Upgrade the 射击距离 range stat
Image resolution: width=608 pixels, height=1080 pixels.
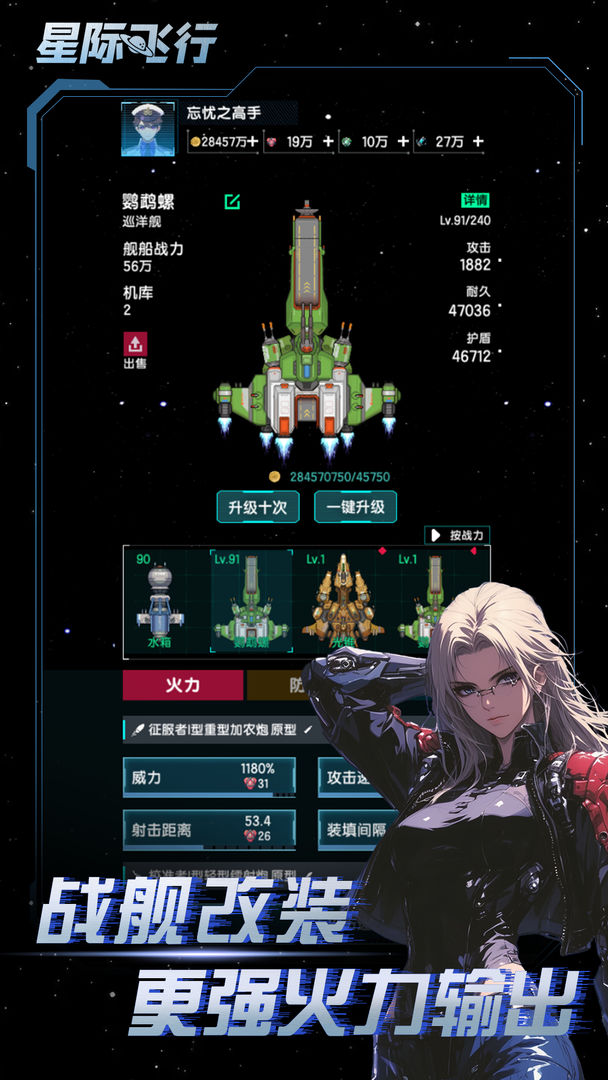(209, 829)
